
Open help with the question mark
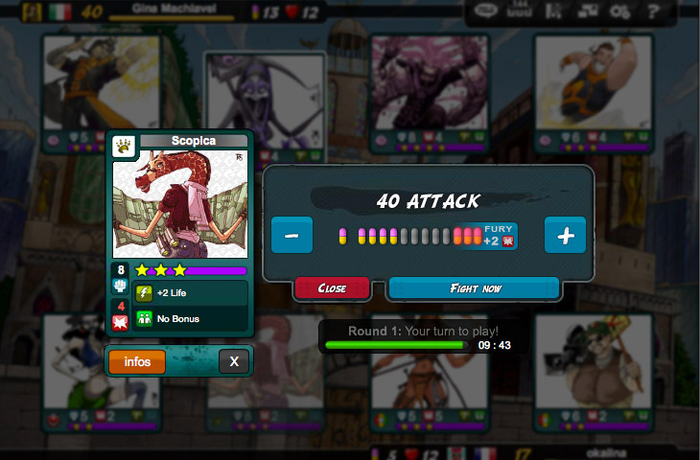coord(653,12)
